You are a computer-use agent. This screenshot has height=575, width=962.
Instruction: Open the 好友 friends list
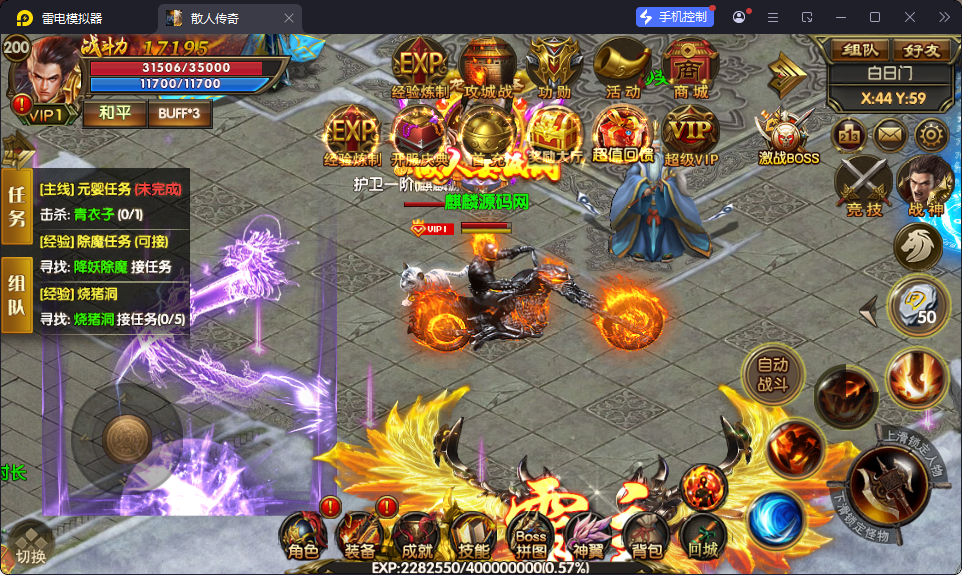[x=920, y=51]
